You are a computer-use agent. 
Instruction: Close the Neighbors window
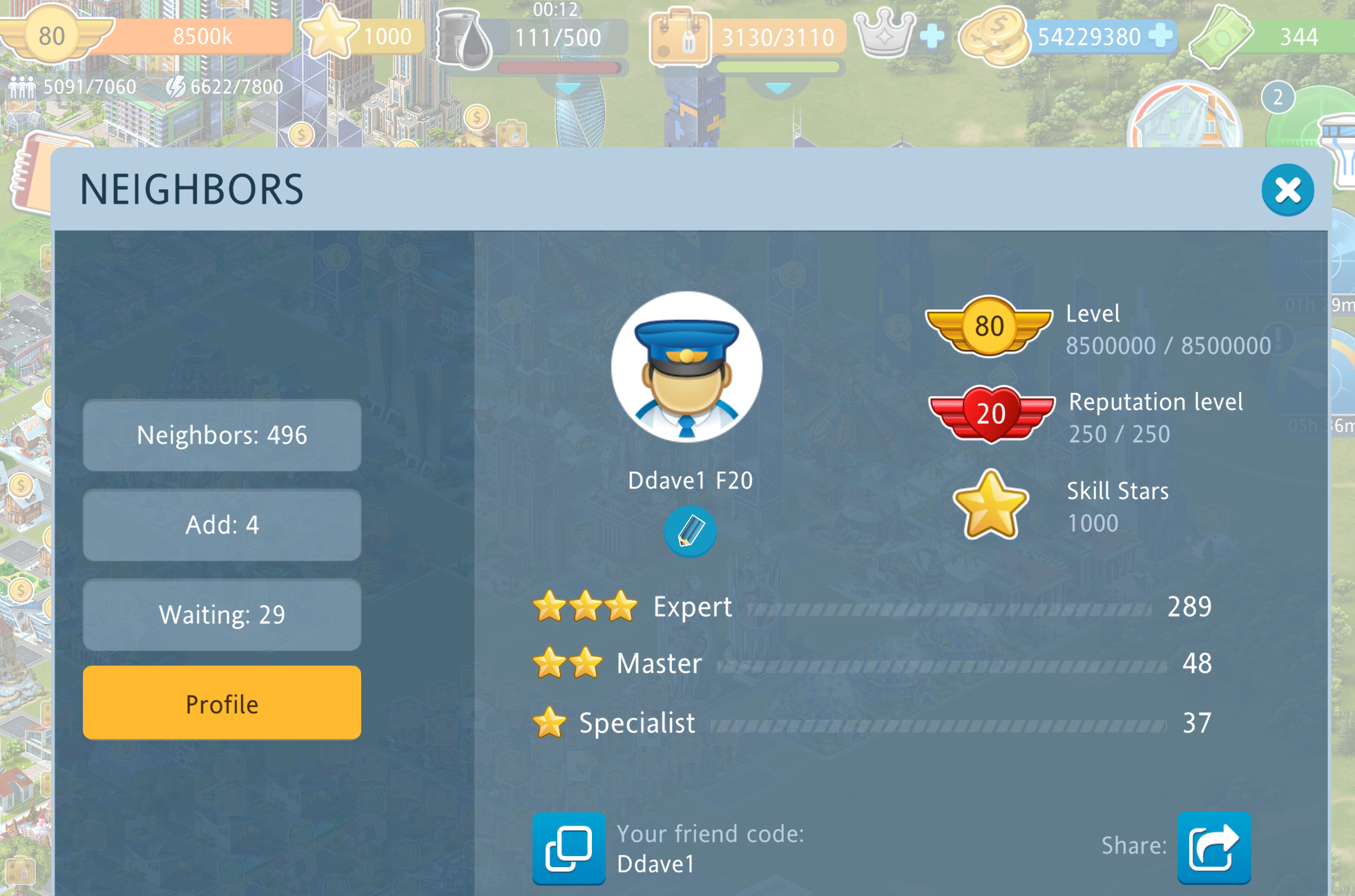(1287, 191)
